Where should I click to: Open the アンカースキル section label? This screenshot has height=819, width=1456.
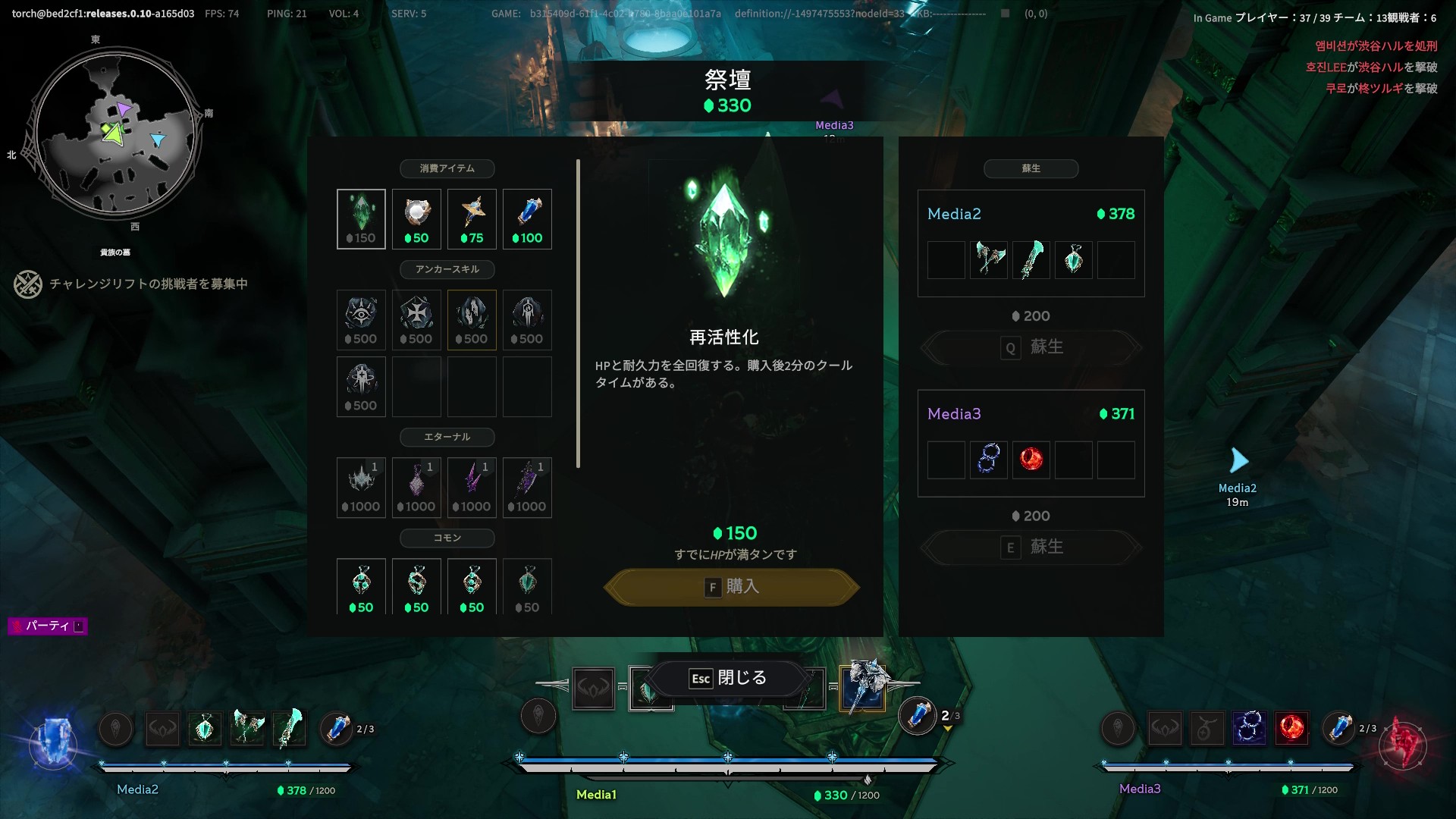pyautogui.click(x=447, y=269)
